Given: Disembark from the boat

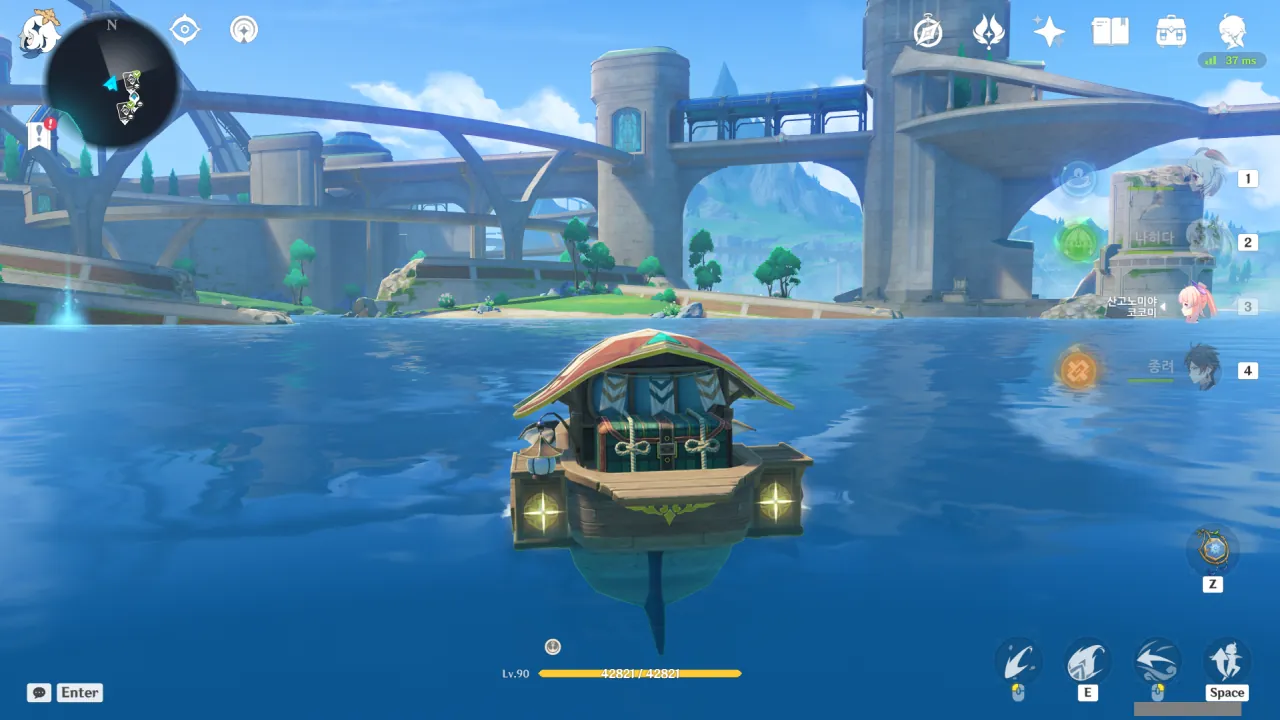Looking at the screenshot, I should click(1226, 662).
